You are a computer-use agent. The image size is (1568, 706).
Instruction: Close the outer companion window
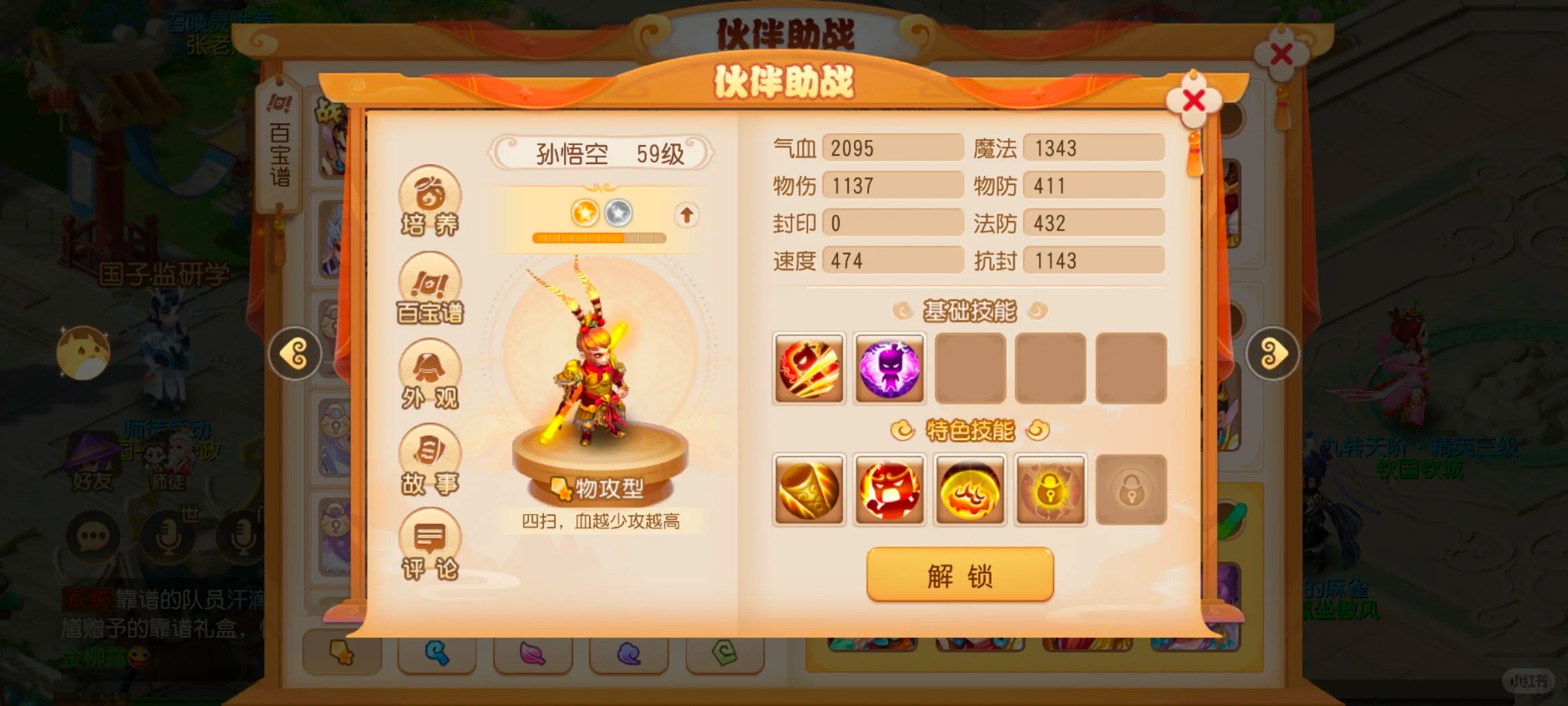coord(1281,55)
